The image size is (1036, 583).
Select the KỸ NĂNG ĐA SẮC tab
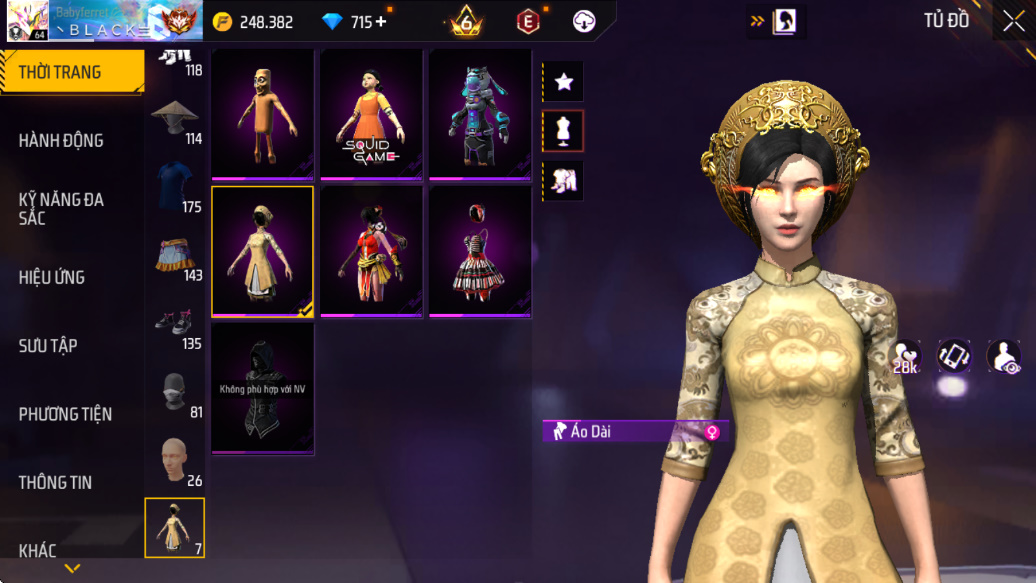click(x=62, y=209)
